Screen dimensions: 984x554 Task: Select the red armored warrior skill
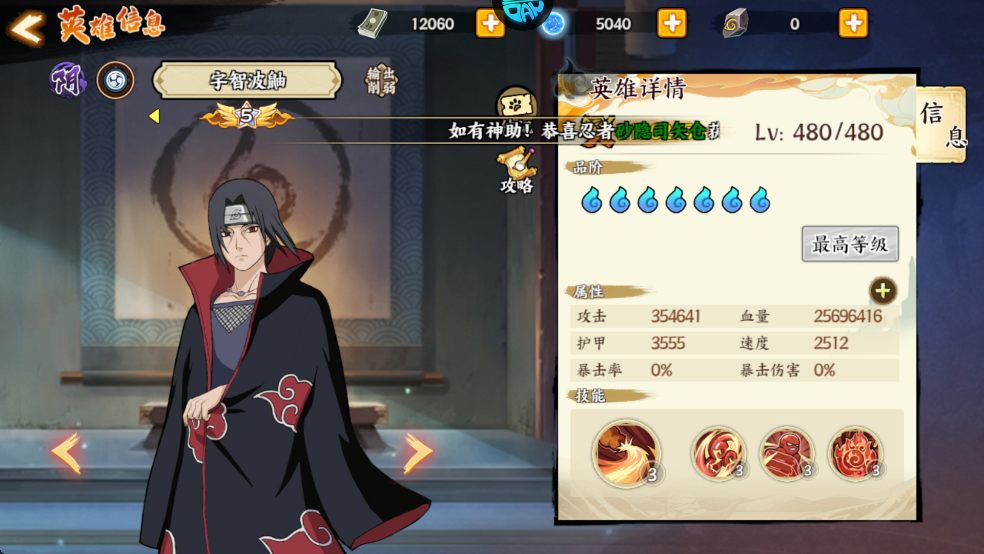point(787,453)
